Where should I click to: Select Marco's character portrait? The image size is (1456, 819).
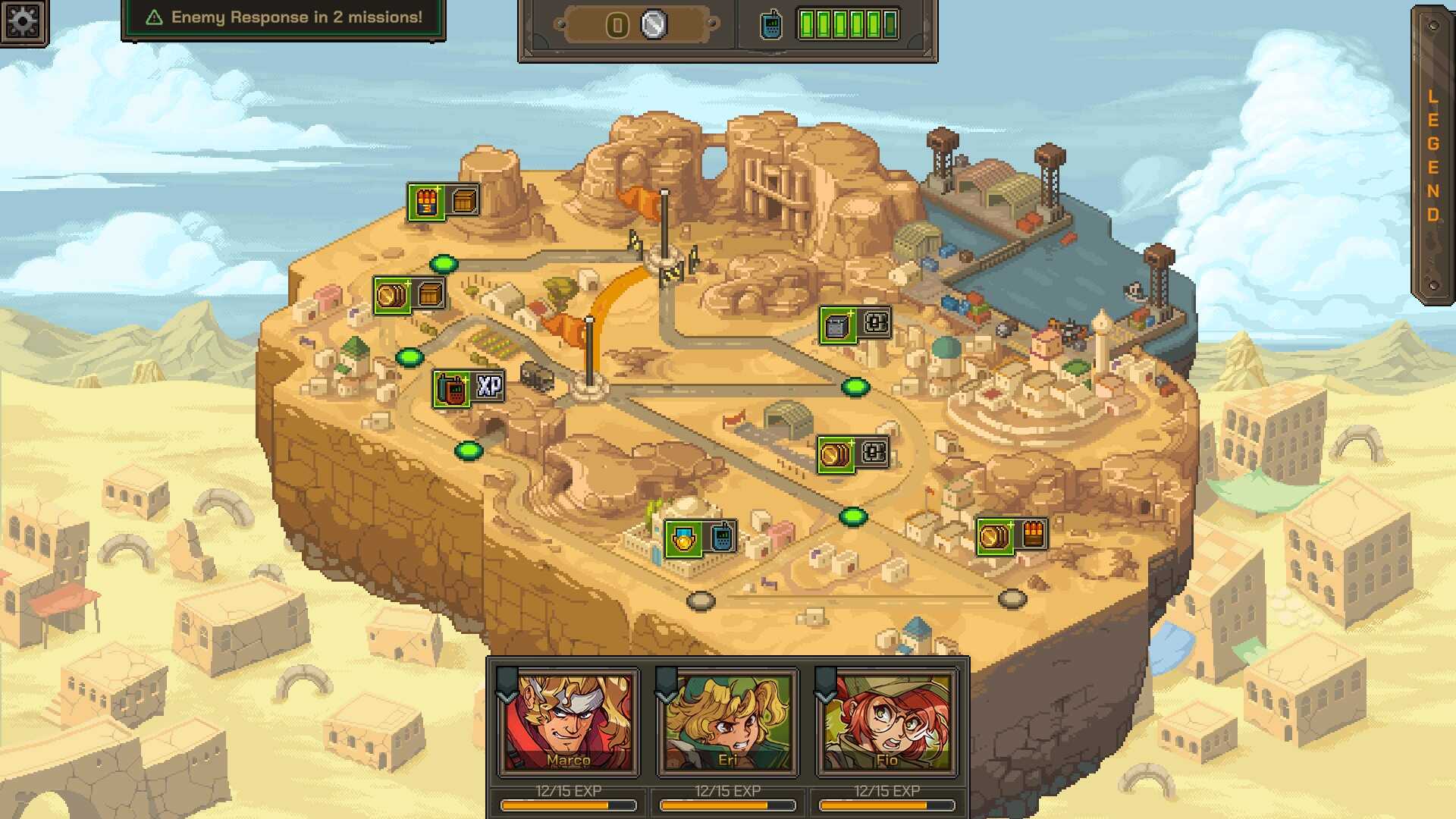click(568, 722)
